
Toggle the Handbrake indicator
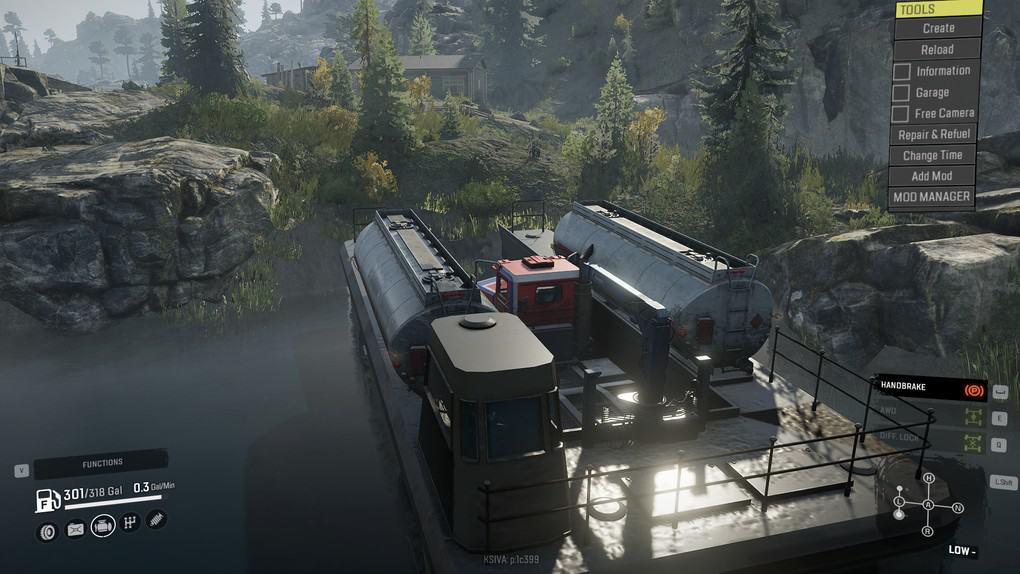point(972,388)
